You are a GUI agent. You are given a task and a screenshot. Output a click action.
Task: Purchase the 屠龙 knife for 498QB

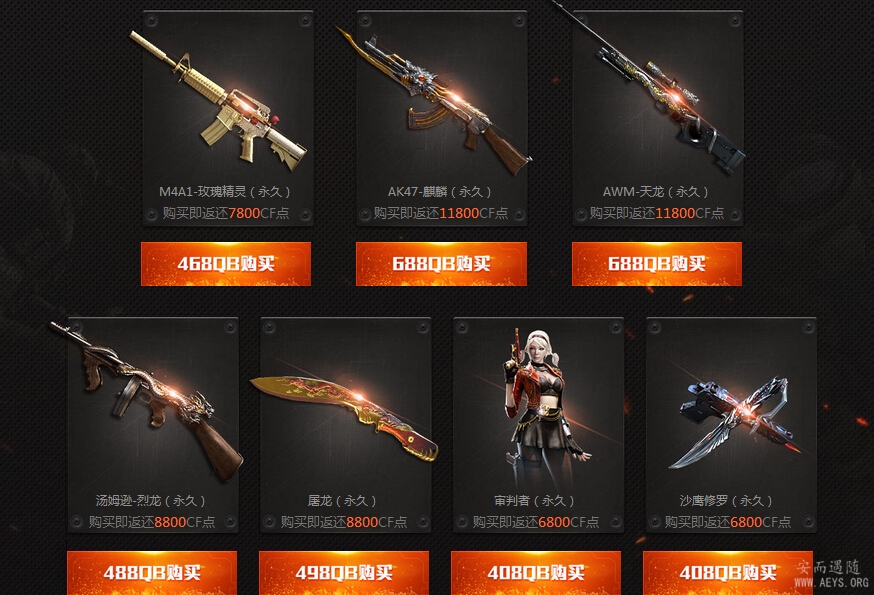pos(344,573)
